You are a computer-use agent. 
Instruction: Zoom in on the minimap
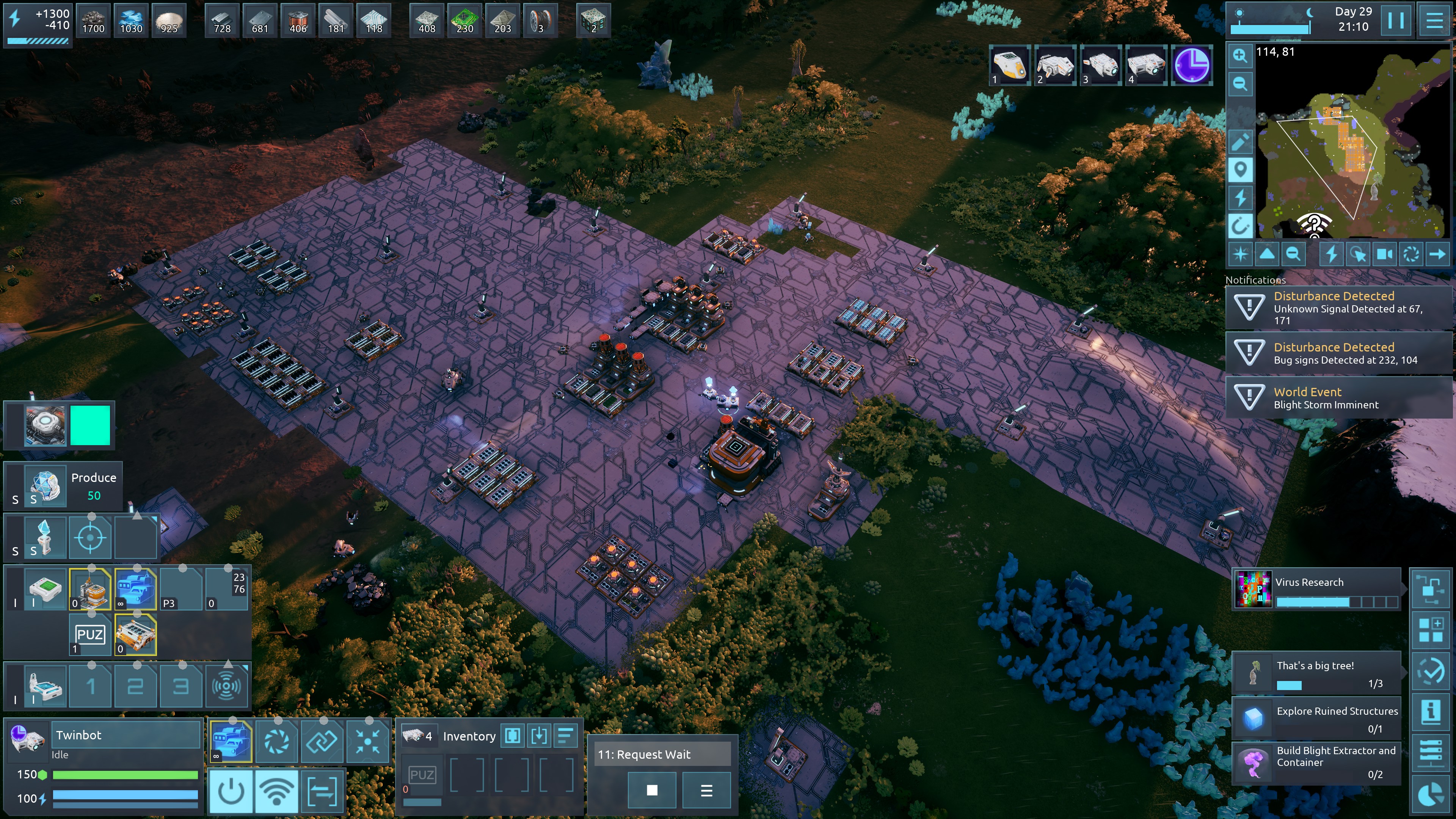pos(1240,55)
